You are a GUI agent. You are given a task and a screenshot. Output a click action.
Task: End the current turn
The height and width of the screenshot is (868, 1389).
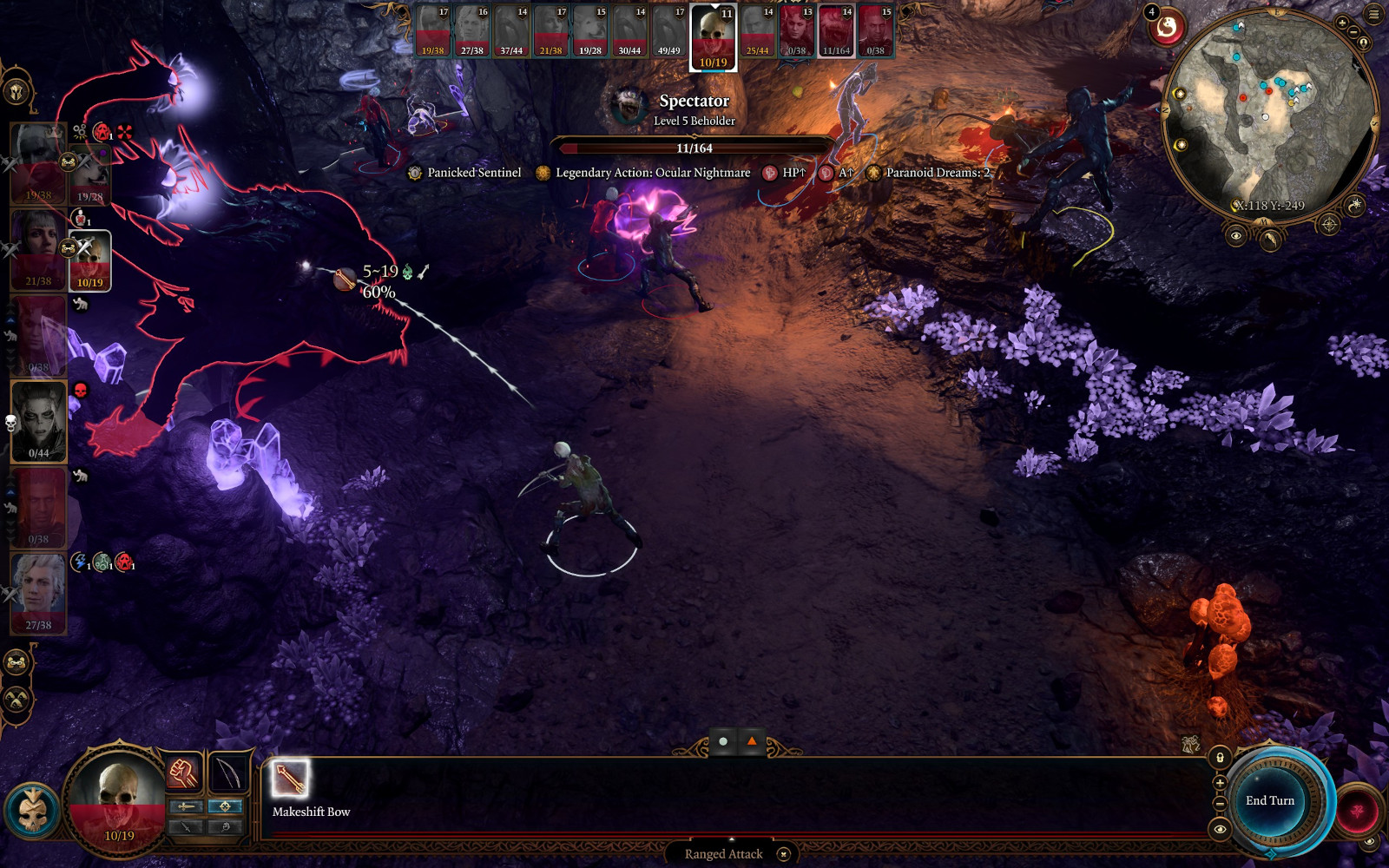click(1269, 800)
